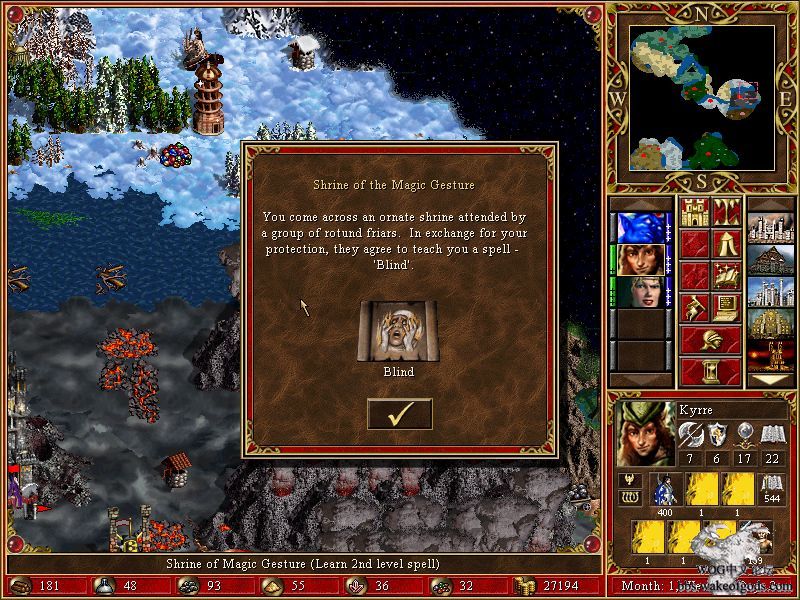Toggle the underground view with crossed-stalactites button
The image size is (800, 600).
[727, 212]
